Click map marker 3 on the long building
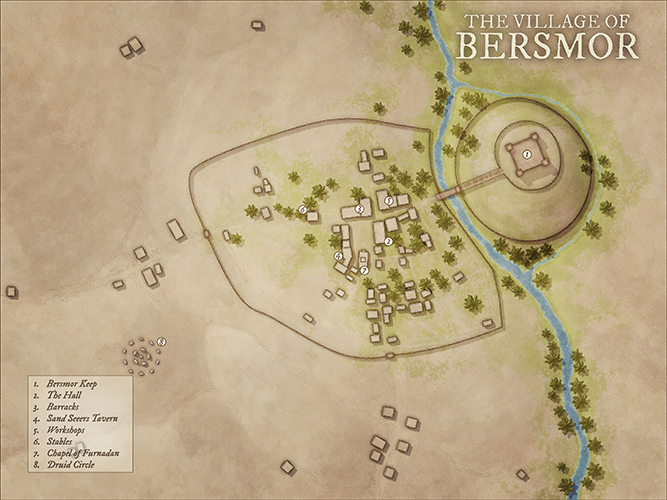 (x=359, y=209)
